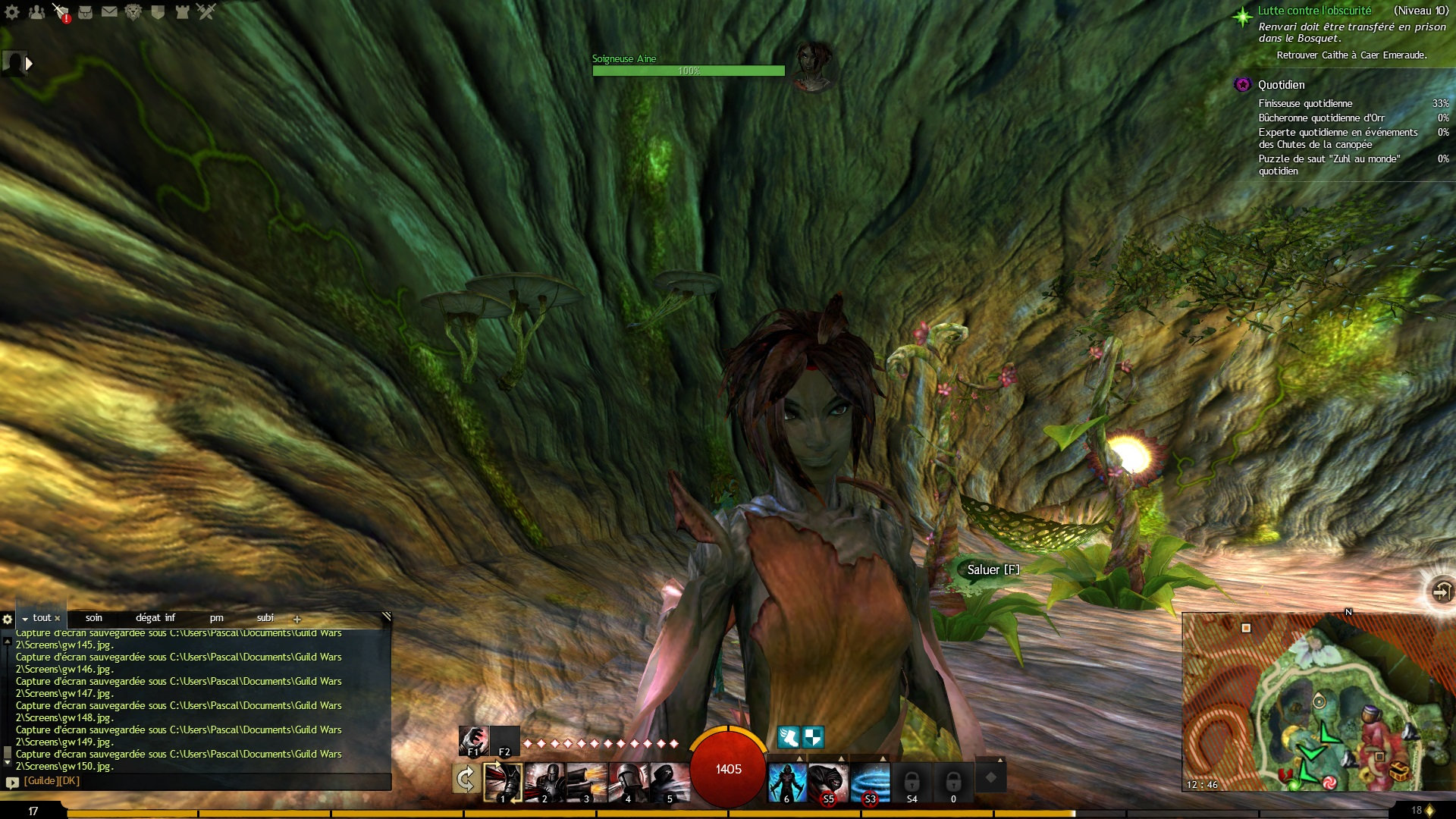Open the game options gear icon

coord(11,12)
